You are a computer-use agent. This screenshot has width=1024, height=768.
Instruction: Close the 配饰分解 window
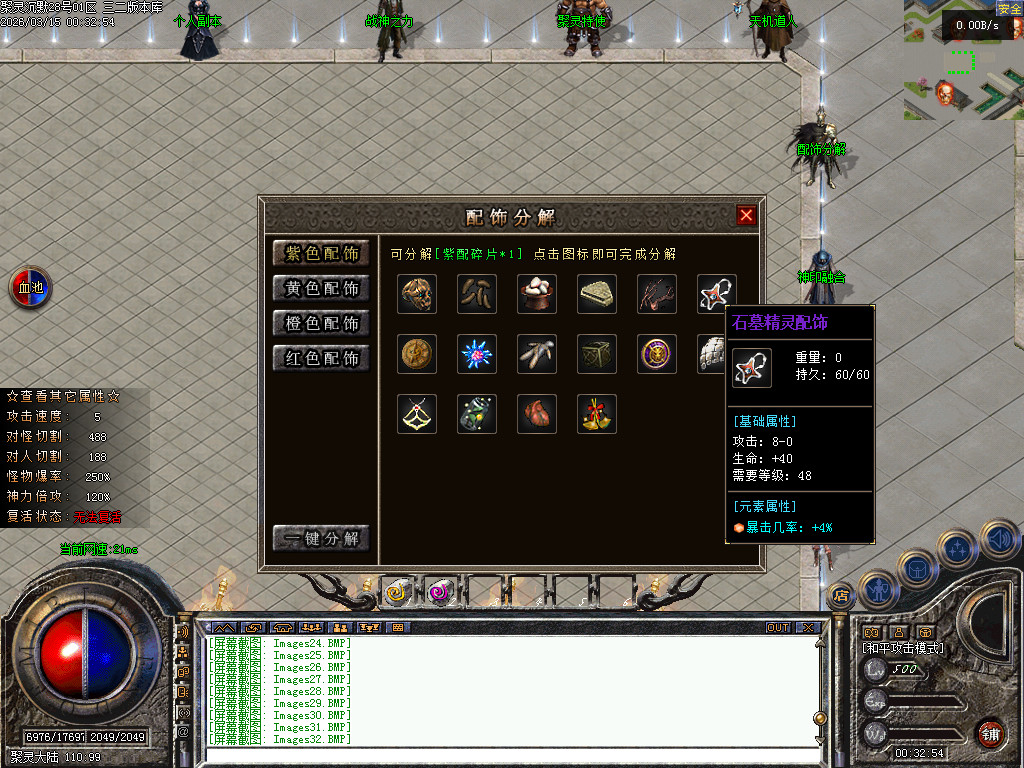746,215
